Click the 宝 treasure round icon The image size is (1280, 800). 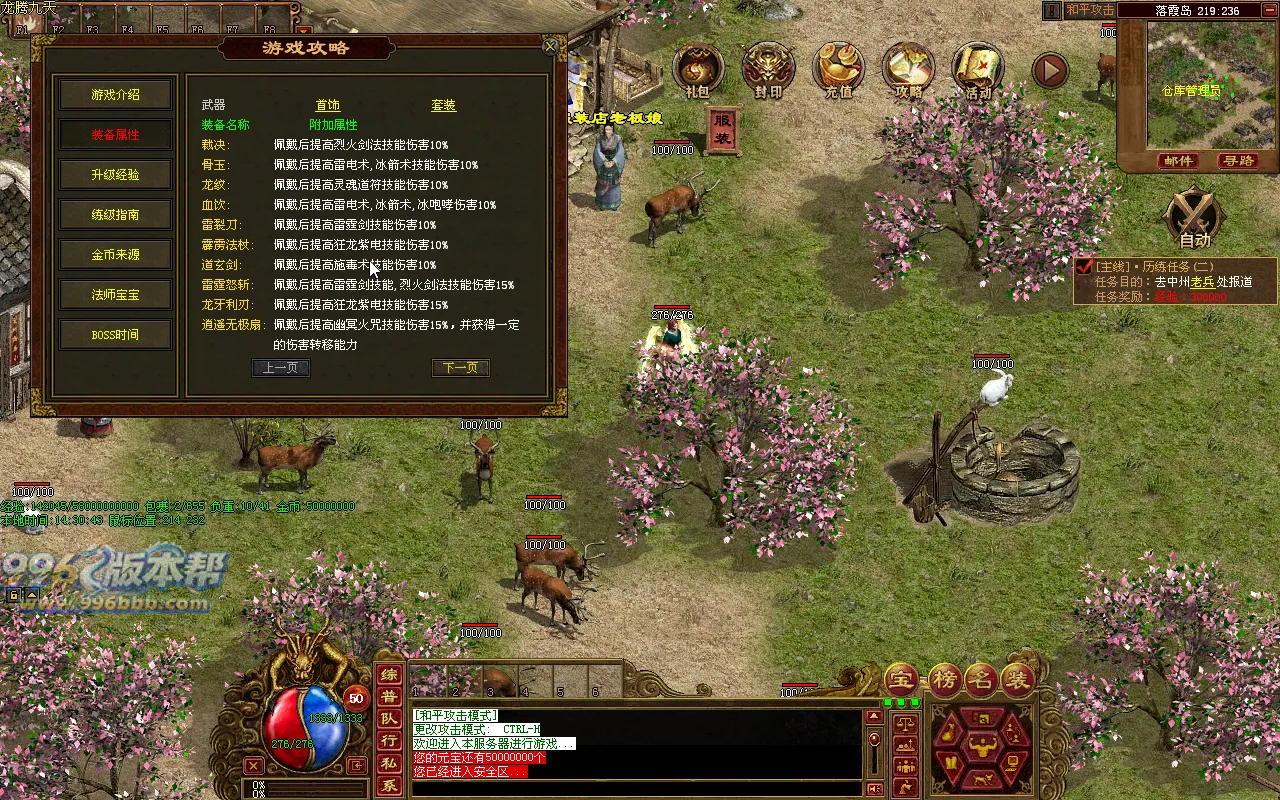(x=901, y=678)
